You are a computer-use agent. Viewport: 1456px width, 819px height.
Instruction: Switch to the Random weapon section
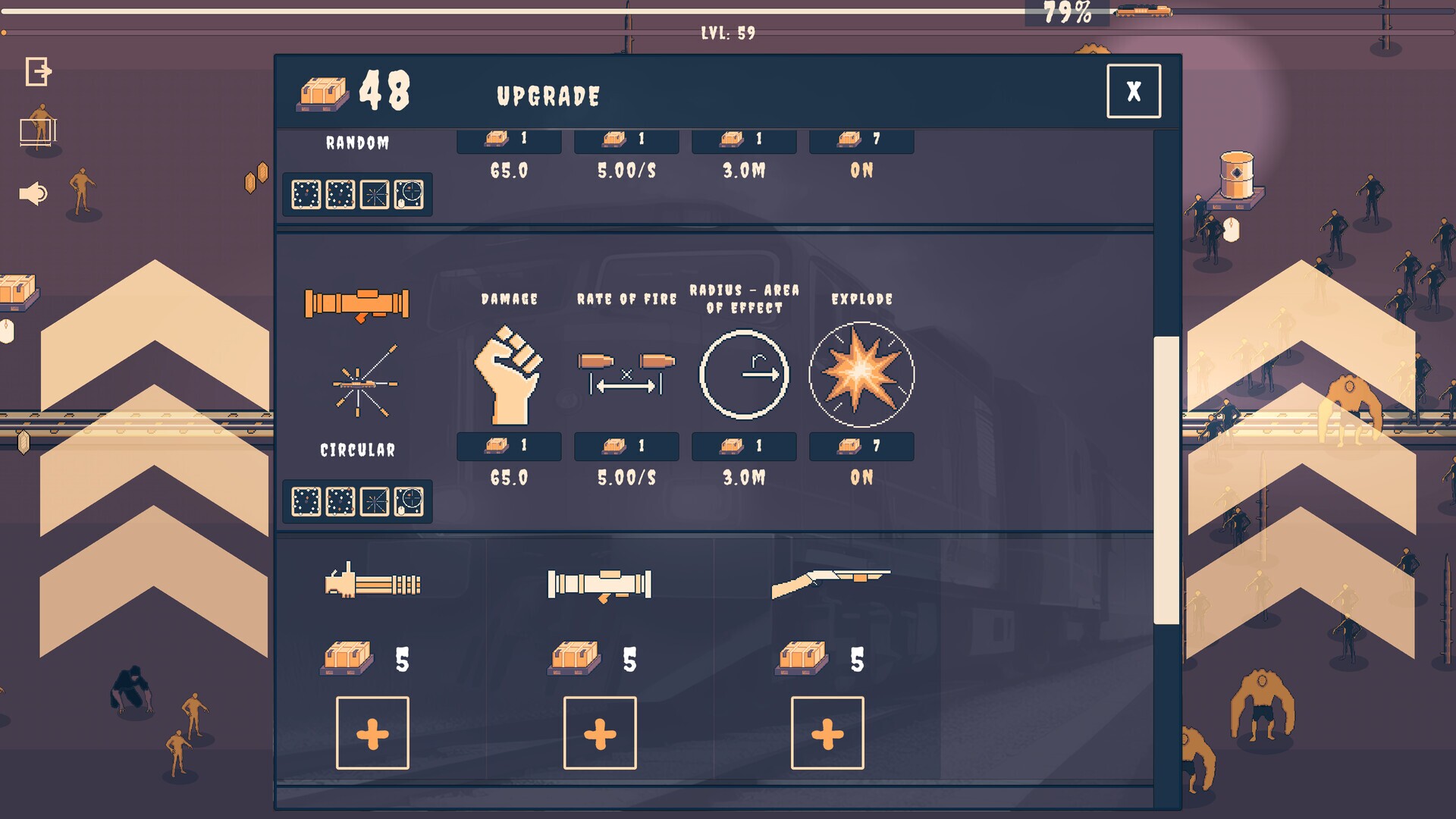(x=356, y=142)
